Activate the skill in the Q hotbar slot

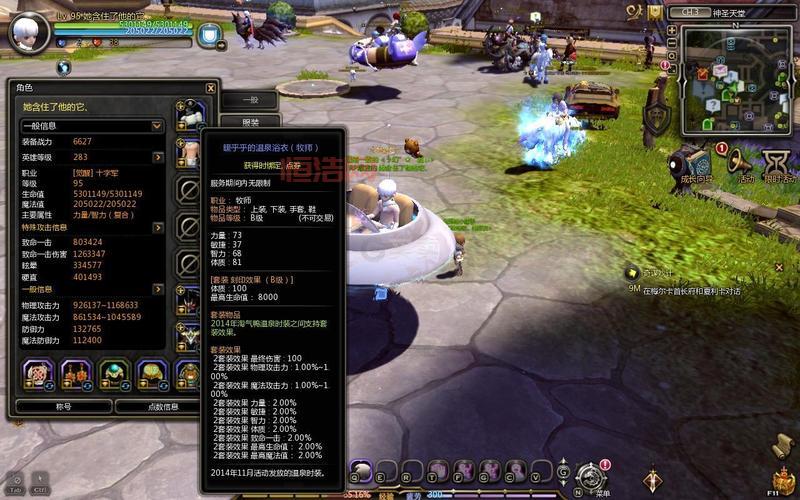tap(361, 470)
